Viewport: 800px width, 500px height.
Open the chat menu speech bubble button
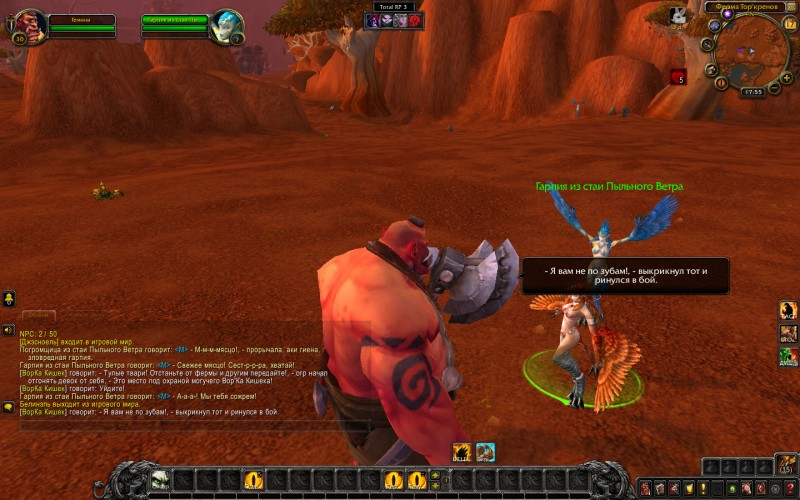(8, 407)
